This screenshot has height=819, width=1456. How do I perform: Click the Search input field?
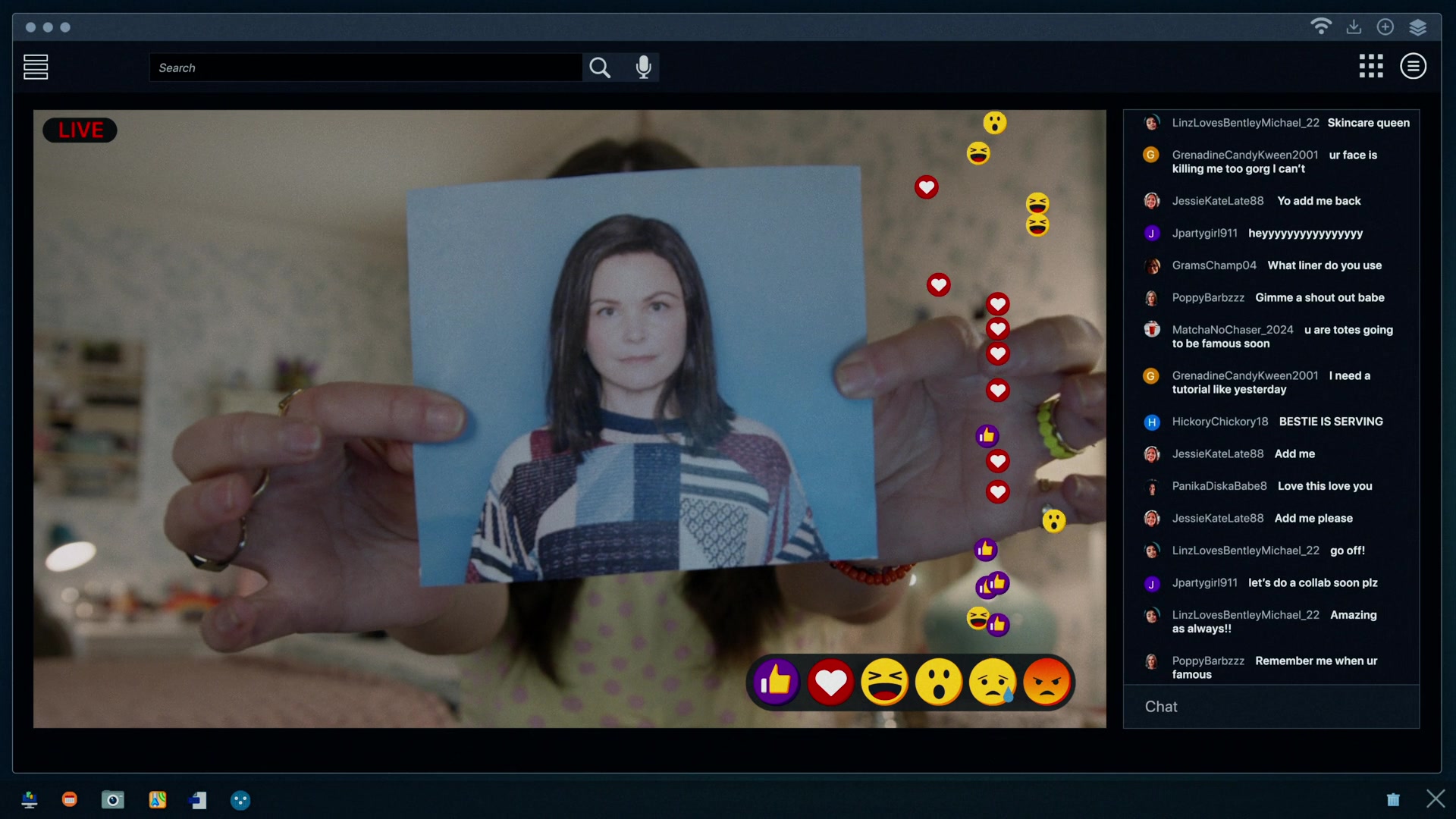[366, 67]
